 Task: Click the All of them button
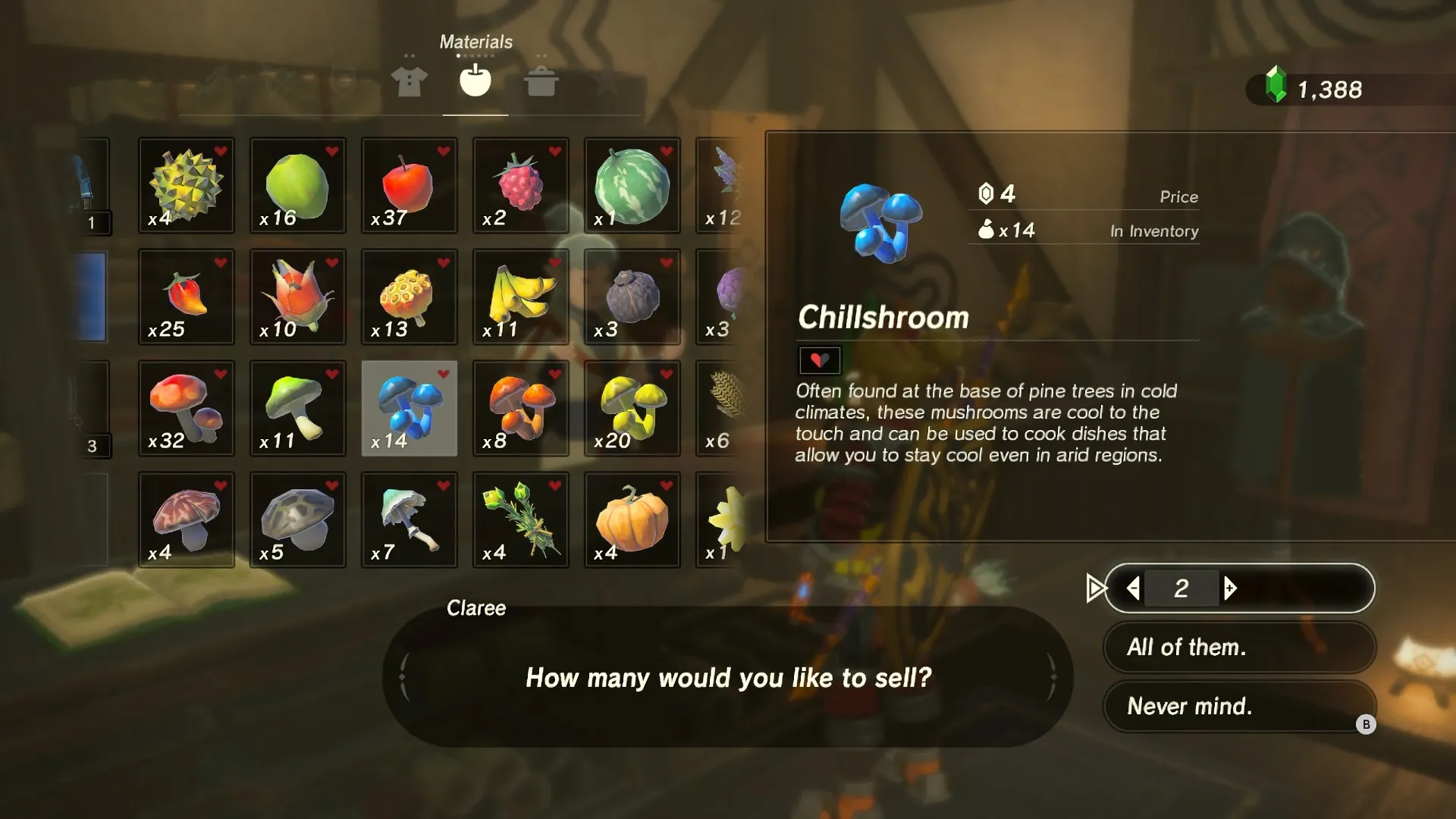(1238, 647)
